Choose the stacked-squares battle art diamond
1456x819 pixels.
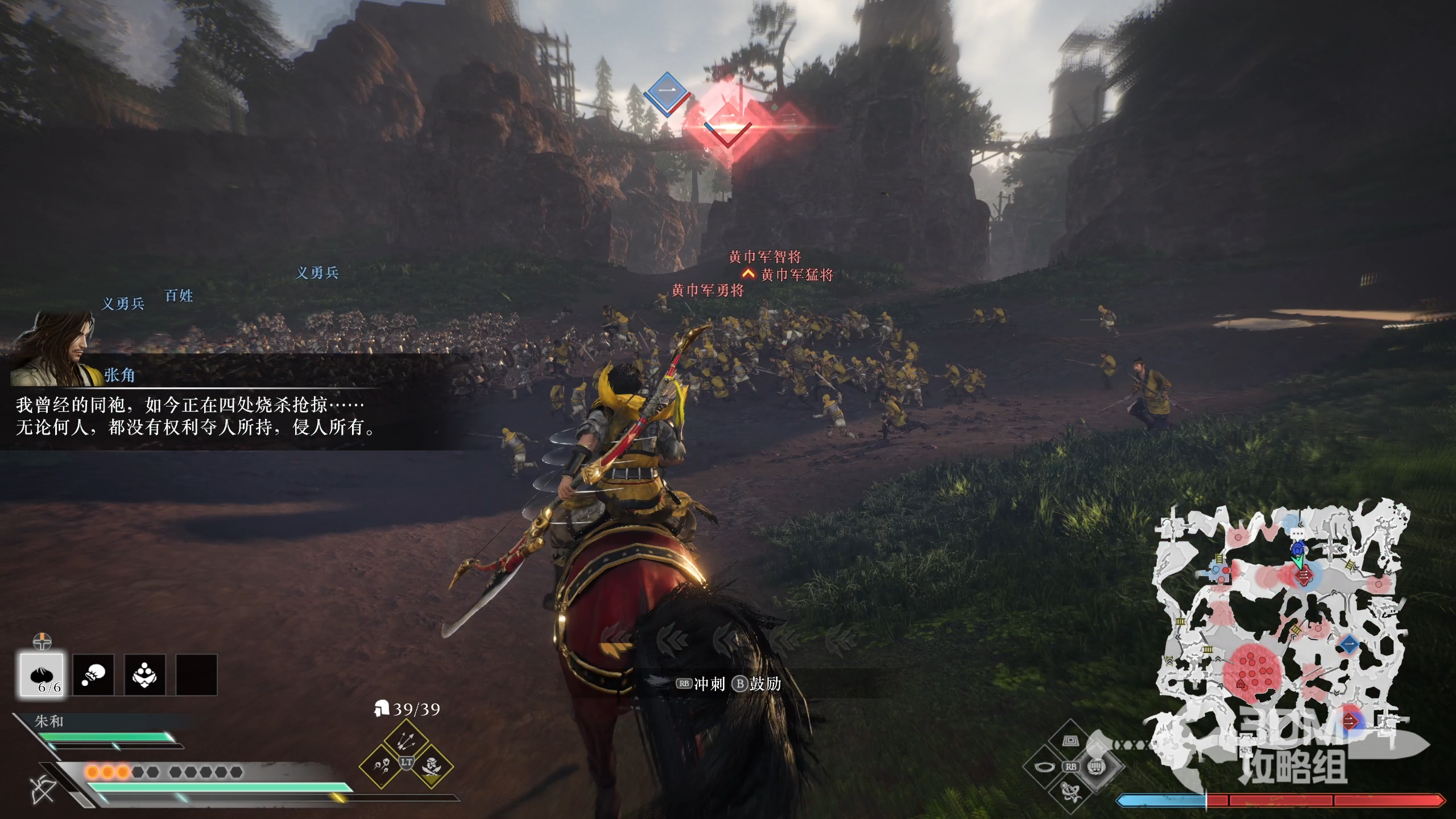pos(1070,741)
